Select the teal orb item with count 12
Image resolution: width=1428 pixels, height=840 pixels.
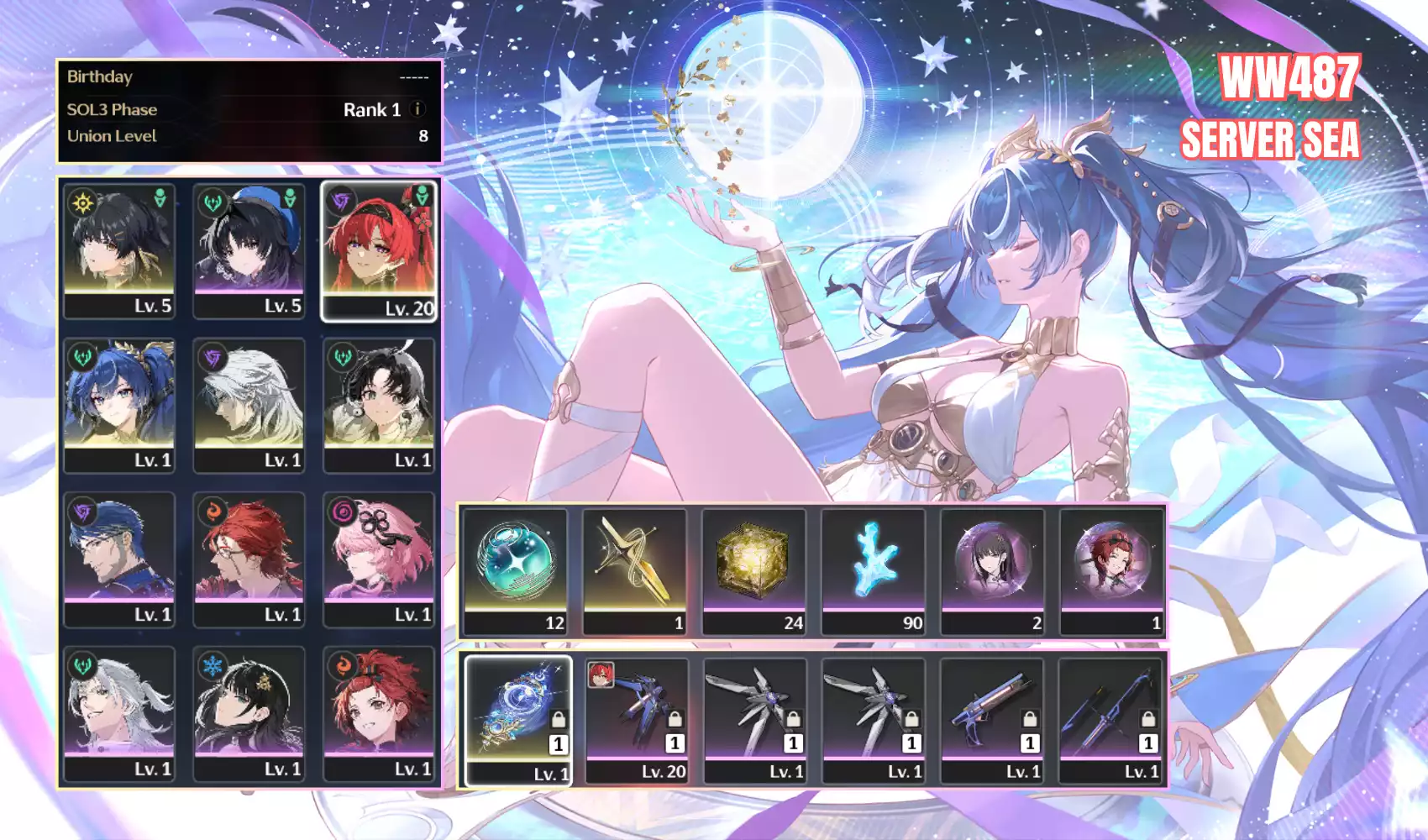515,571
